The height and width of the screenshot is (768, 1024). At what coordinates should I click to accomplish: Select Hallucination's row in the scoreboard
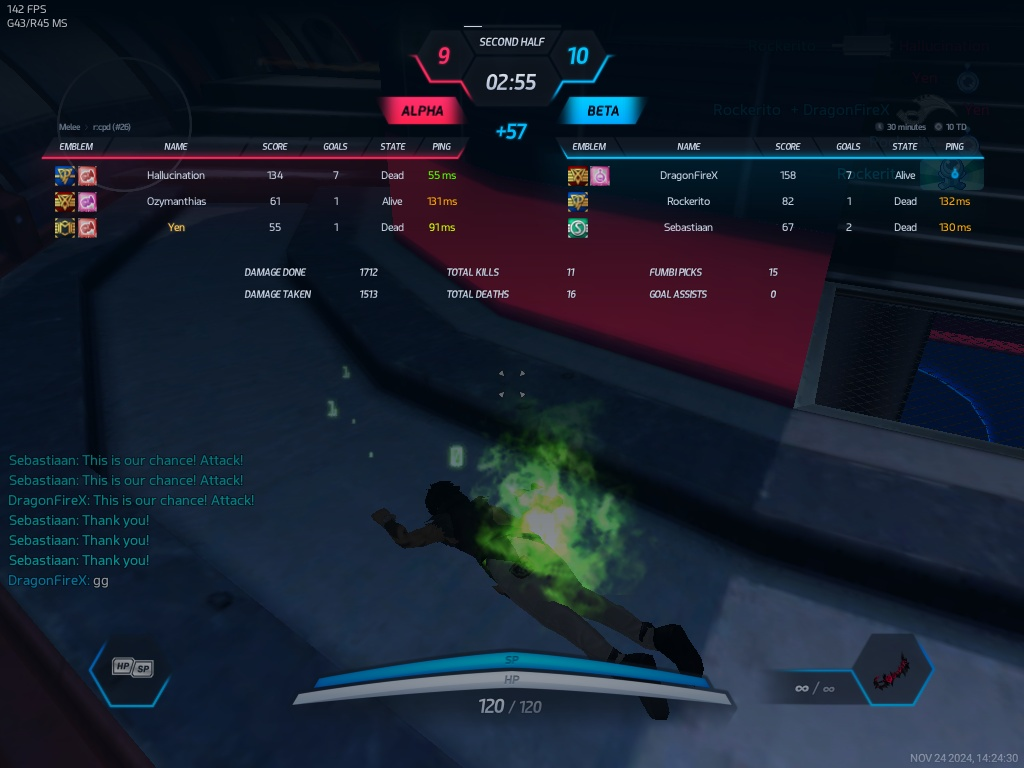tap(176, 175)
